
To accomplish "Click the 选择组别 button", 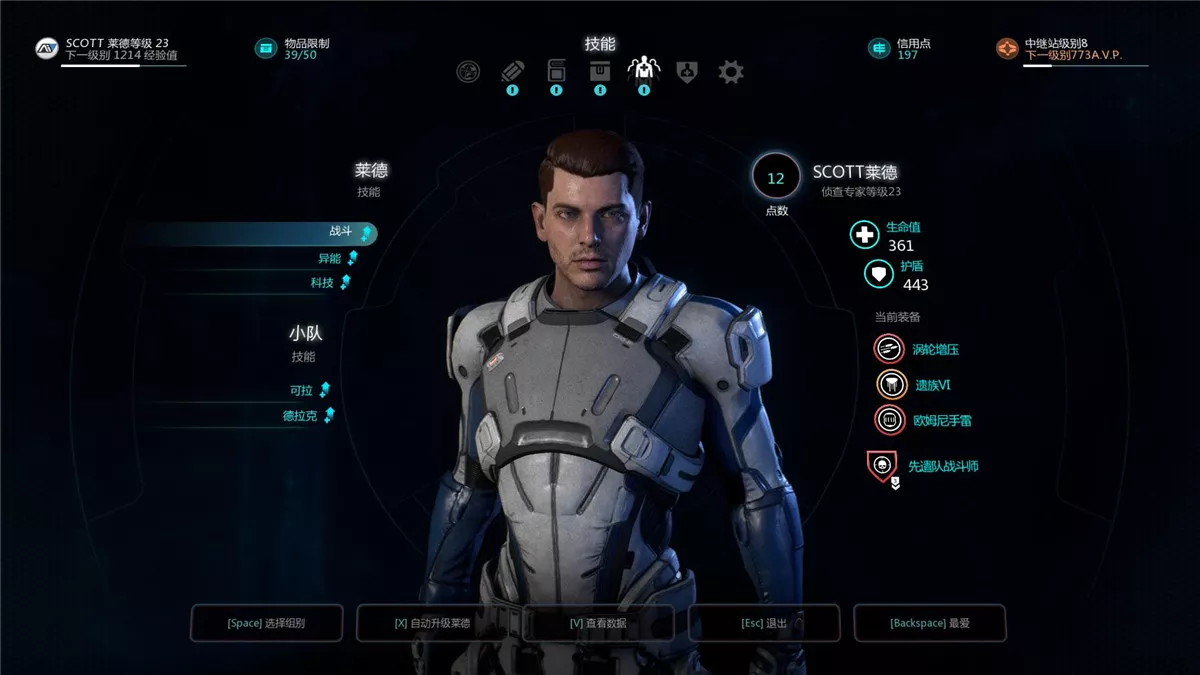I will pyautogui.click(x=267, y=623).
